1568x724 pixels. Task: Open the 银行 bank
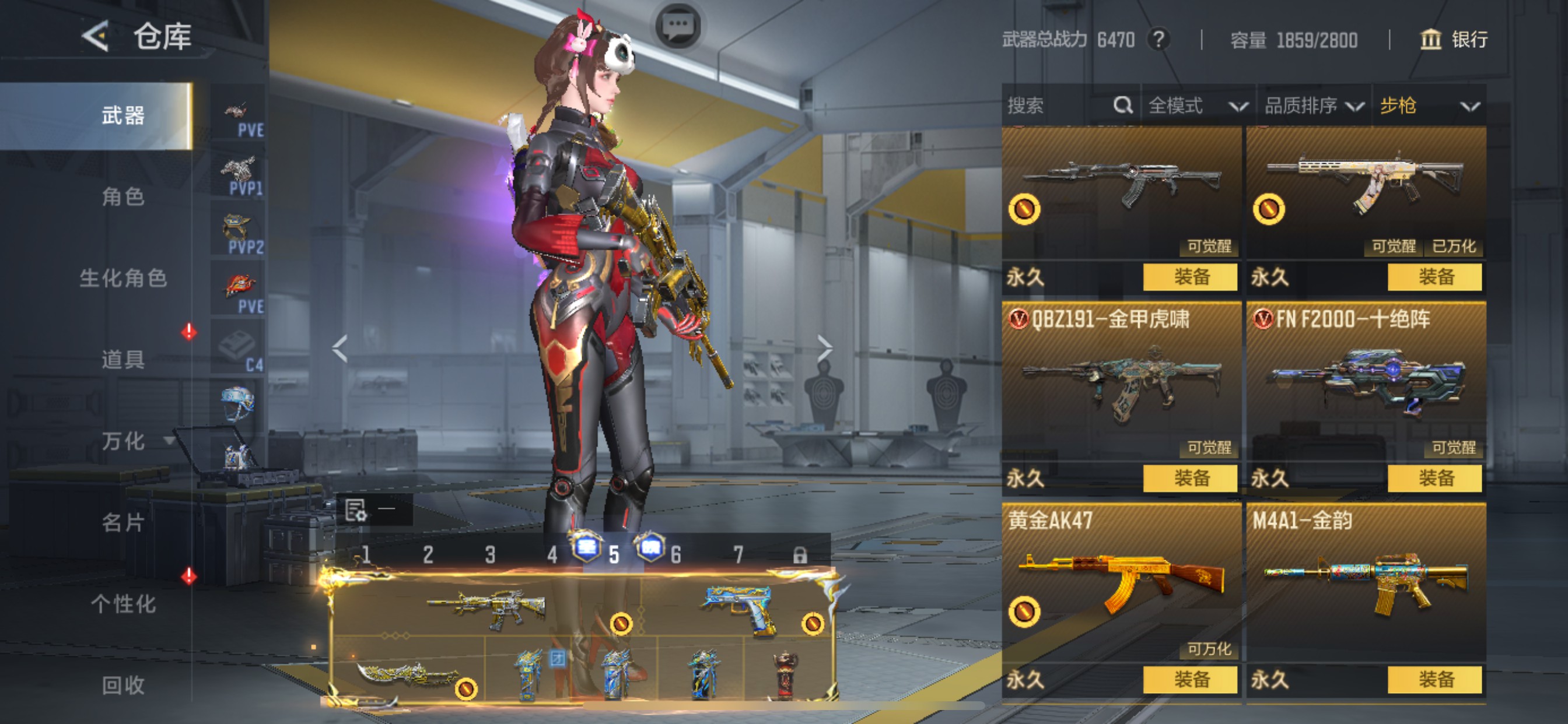point(1454,40)
